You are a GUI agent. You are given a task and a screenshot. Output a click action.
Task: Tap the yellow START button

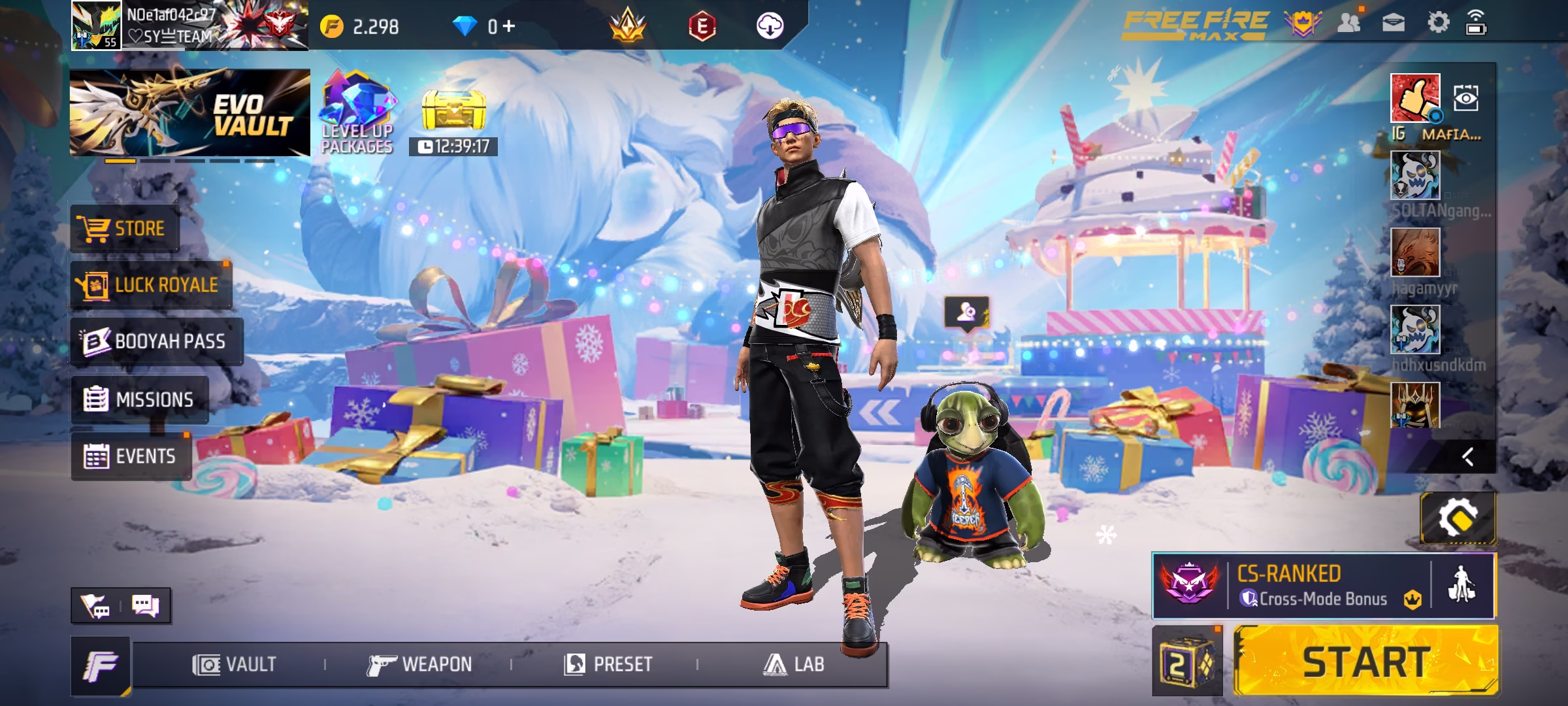[x=1365, y=662]
